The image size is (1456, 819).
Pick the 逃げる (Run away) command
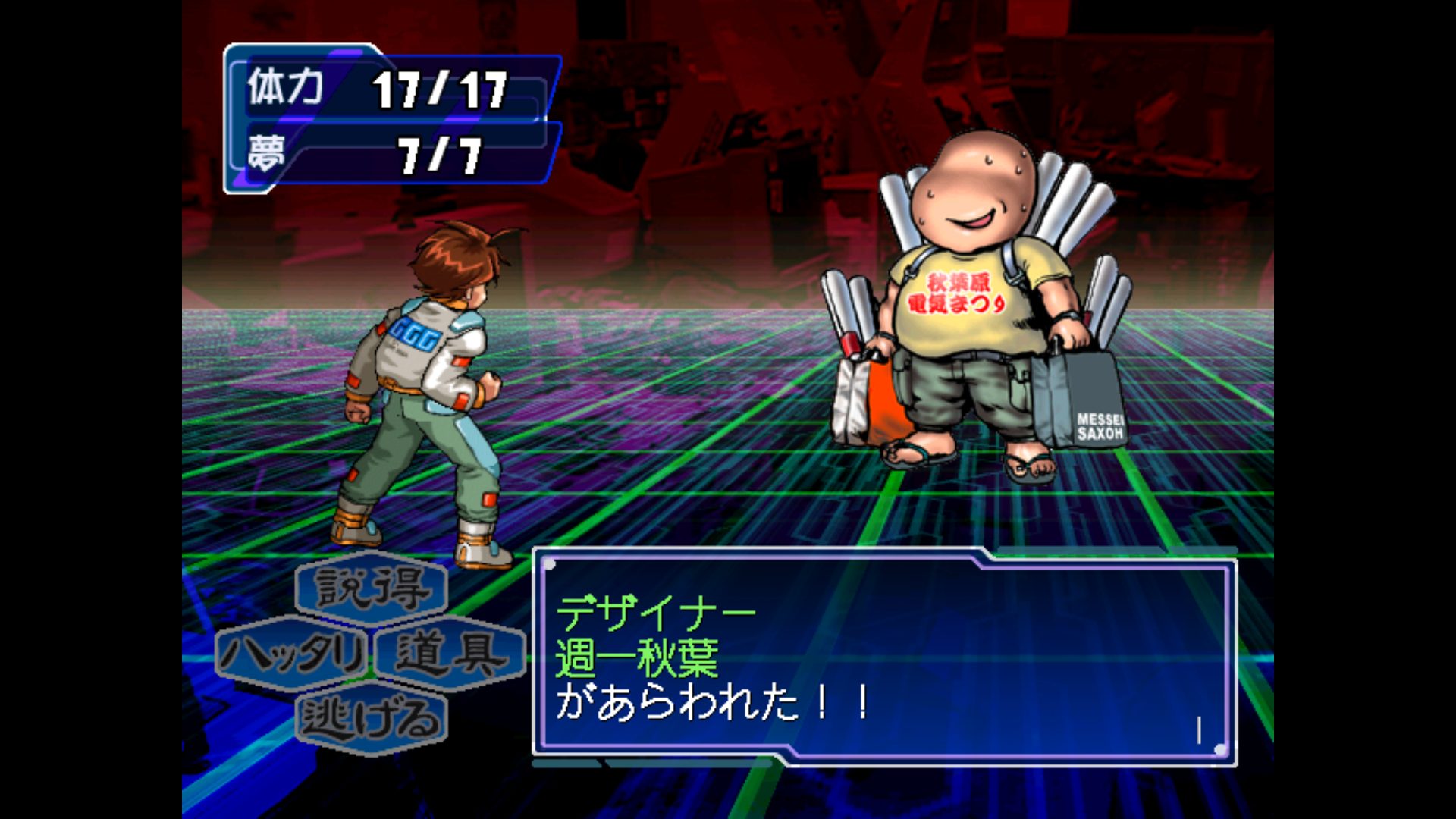point(372,717)
